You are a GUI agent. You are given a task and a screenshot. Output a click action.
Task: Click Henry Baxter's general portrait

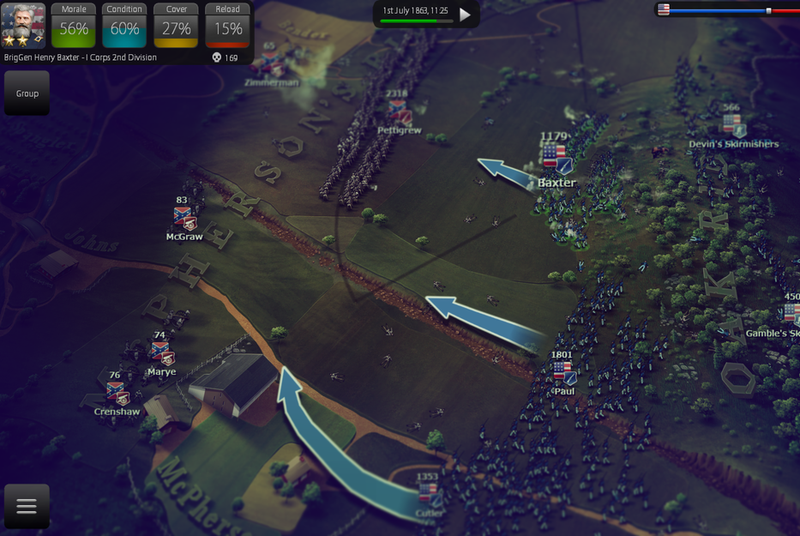click(x=24, y=24)
